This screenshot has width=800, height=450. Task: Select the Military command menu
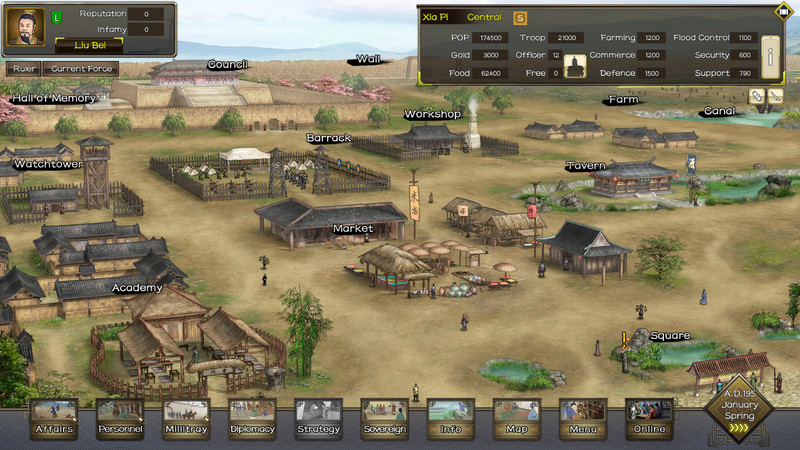pyautogui.click(x=186, y=418)
